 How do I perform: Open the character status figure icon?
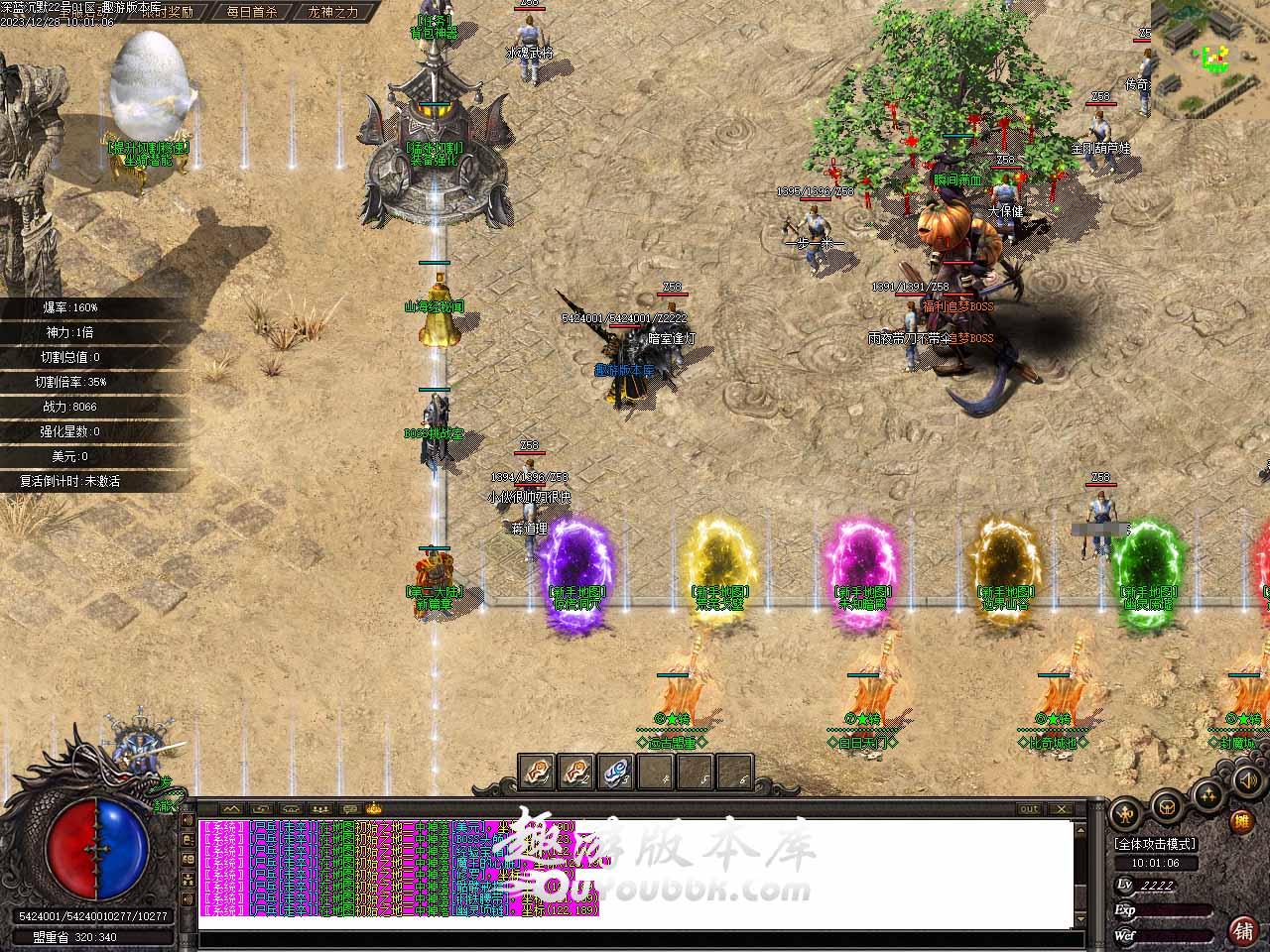coord(1126,814)
